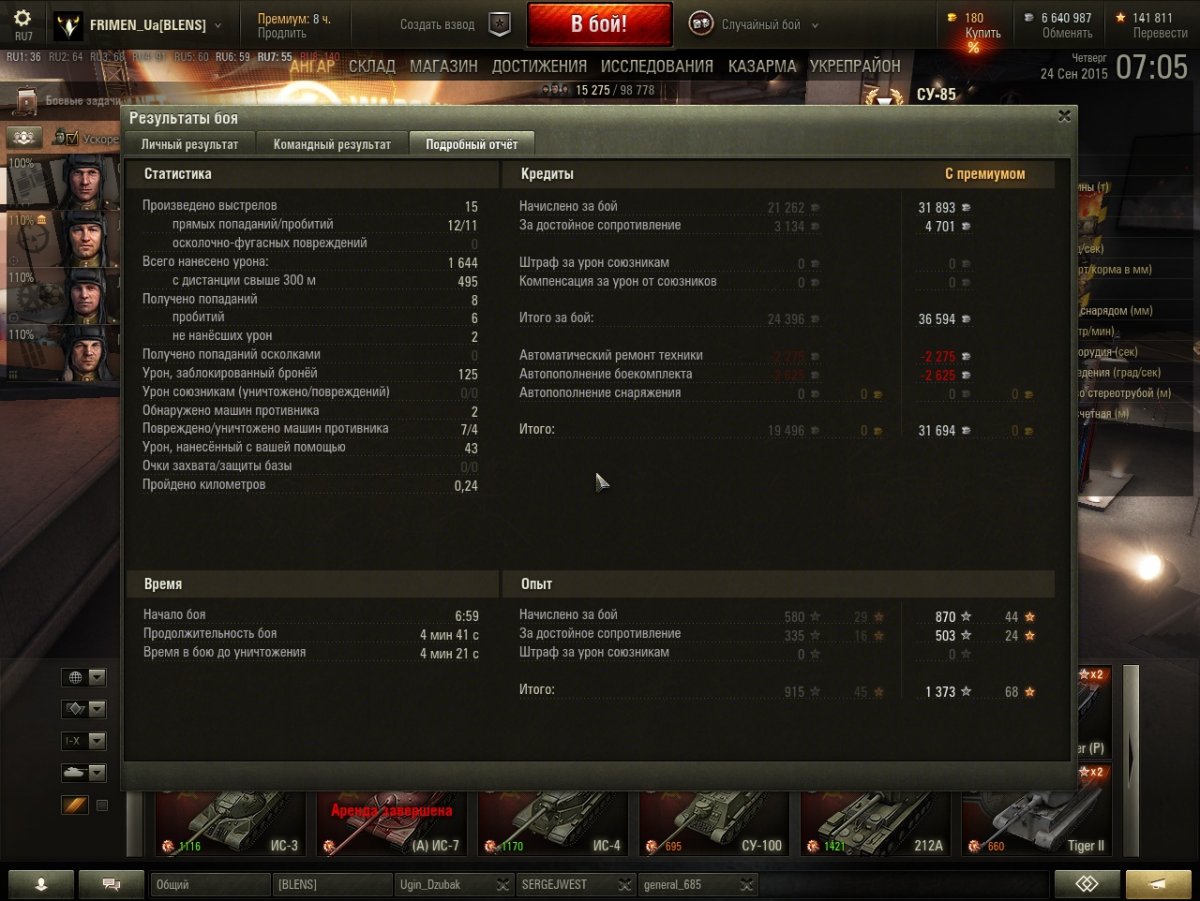Viewport: 1200px width, 901px height.
Task: Select the Подробный отчёт tab
Action: pyautogui.click(x=472, y=144)
